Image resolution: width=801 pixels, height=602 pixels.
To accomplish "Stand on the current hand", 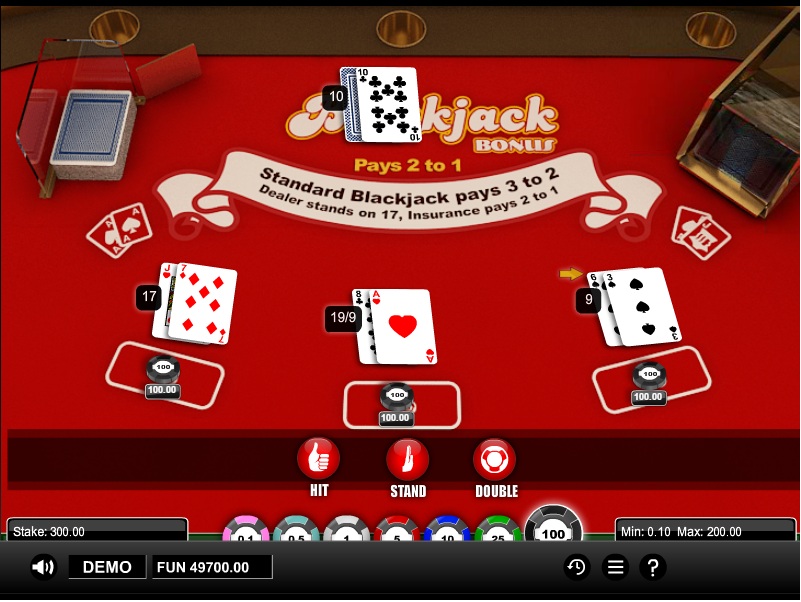I will [x=407, y=459].
